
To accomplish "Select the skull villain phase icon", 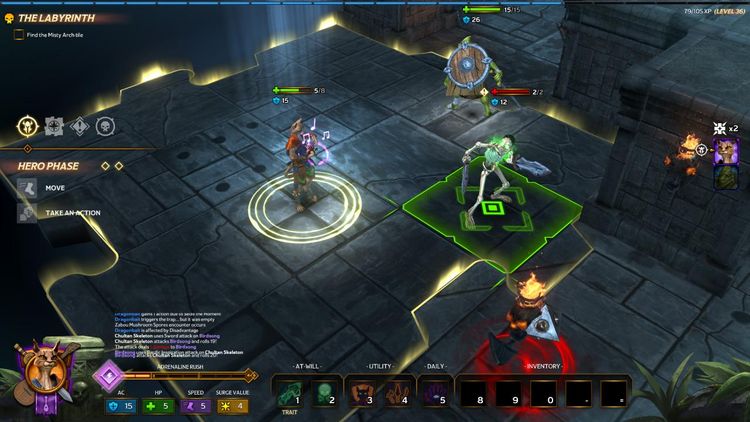I will pyautogui.click(x=105, y=126).
